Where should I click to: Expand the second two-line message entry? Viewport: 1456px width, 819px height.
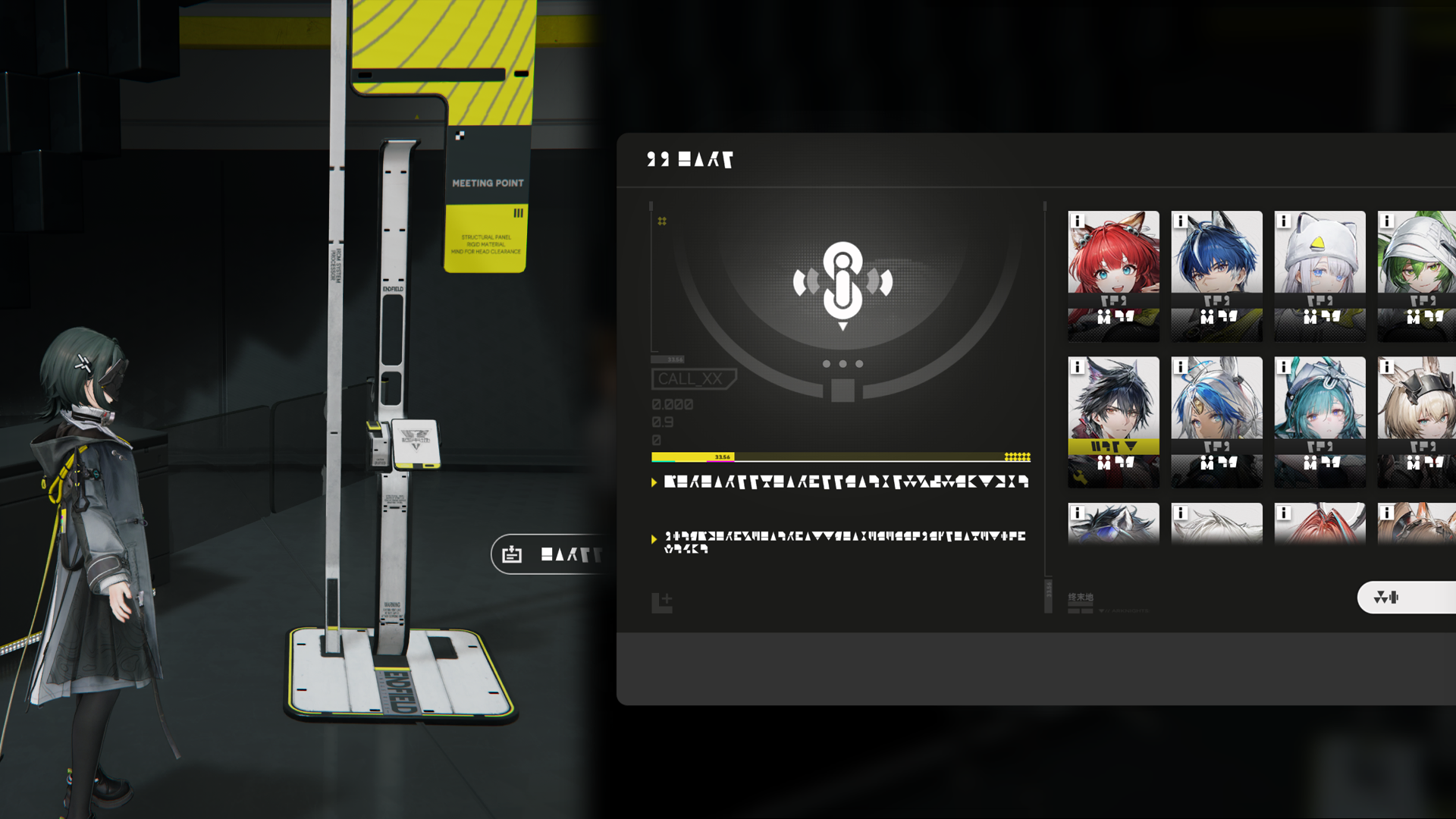tap(842, 541)
